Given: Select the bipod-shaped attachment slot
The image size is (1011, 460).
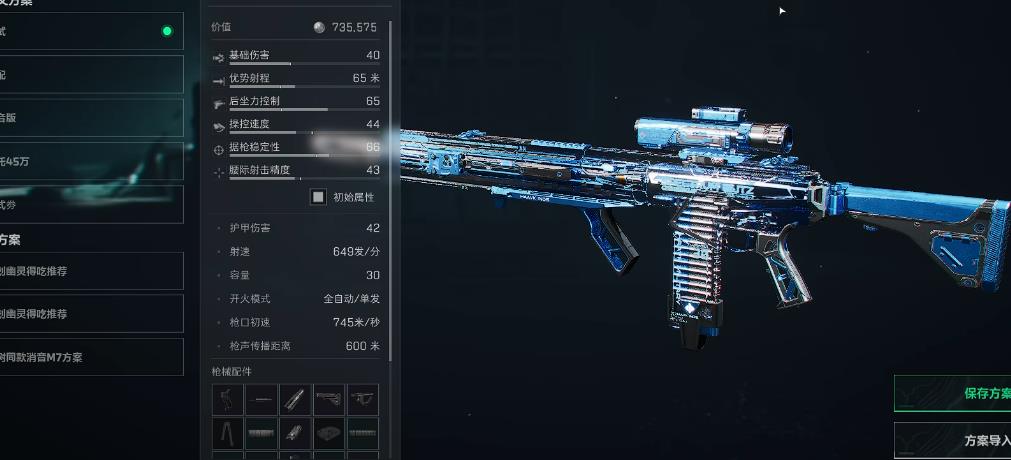Looking at the screenshot, I should tap(229, 433).
